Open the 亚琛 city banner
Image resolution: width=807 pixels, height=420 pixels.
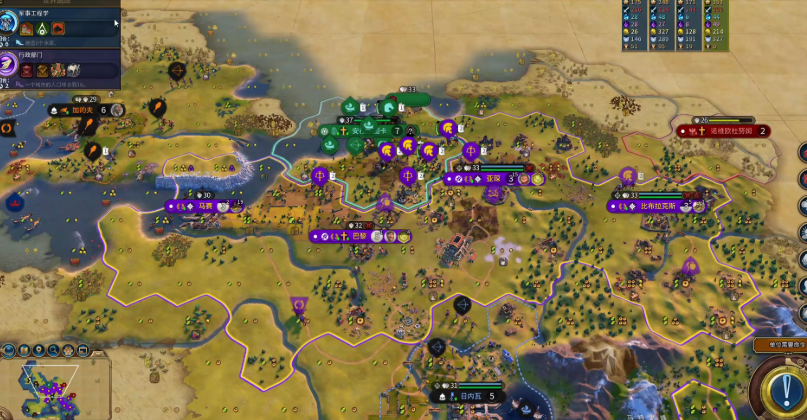[x=492, y=179]
